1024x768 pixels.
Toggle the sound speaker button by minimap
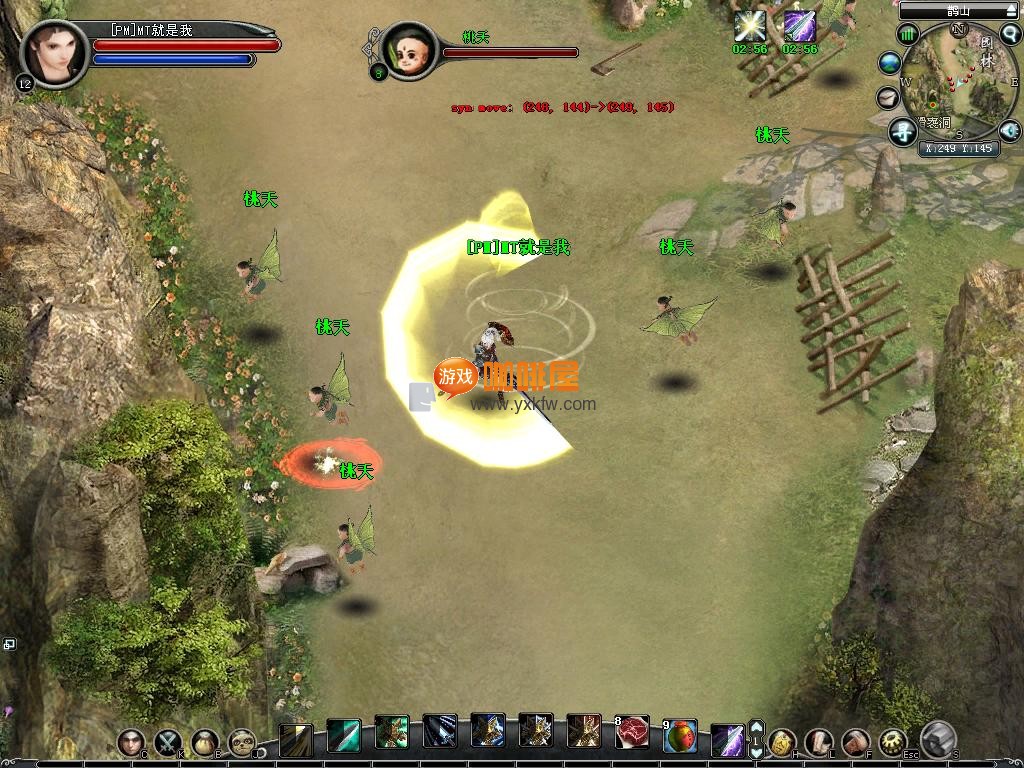click(x=1010, y=129)
